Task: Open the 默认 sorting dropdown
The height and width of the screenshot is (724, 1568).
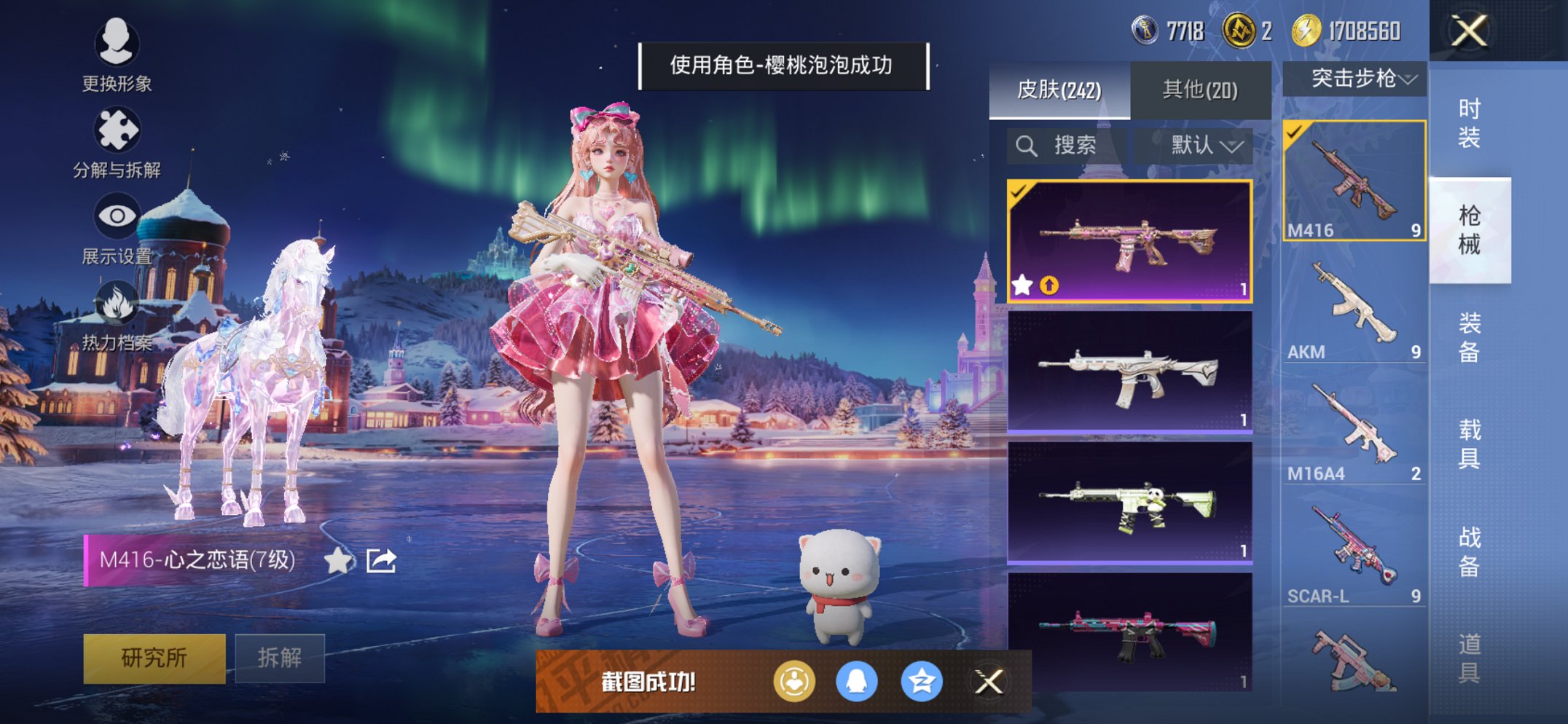Action: point(1200,145)
